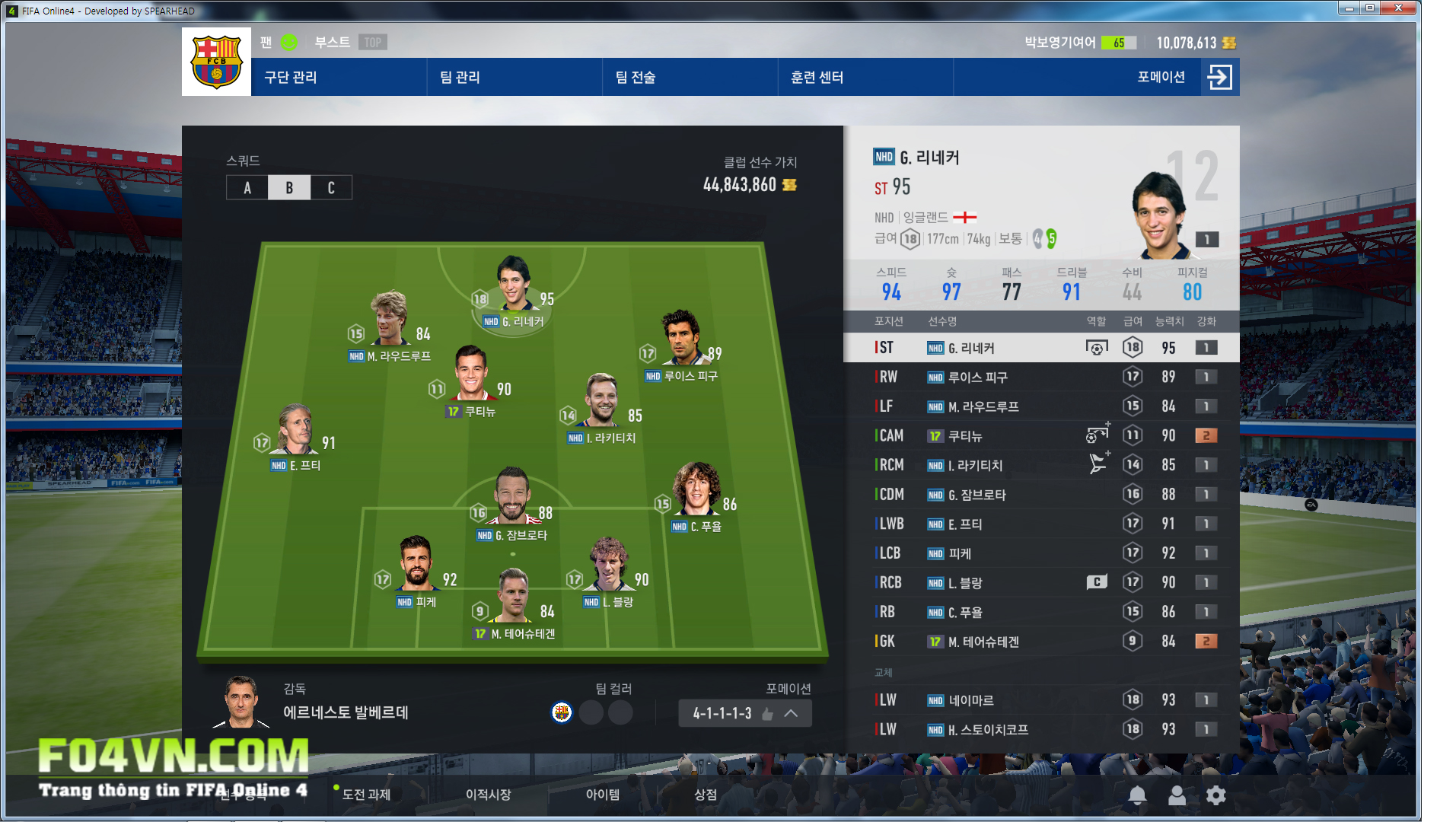Open the settings gear icon
The image size is (1456, 822).
coord(1216,795)
